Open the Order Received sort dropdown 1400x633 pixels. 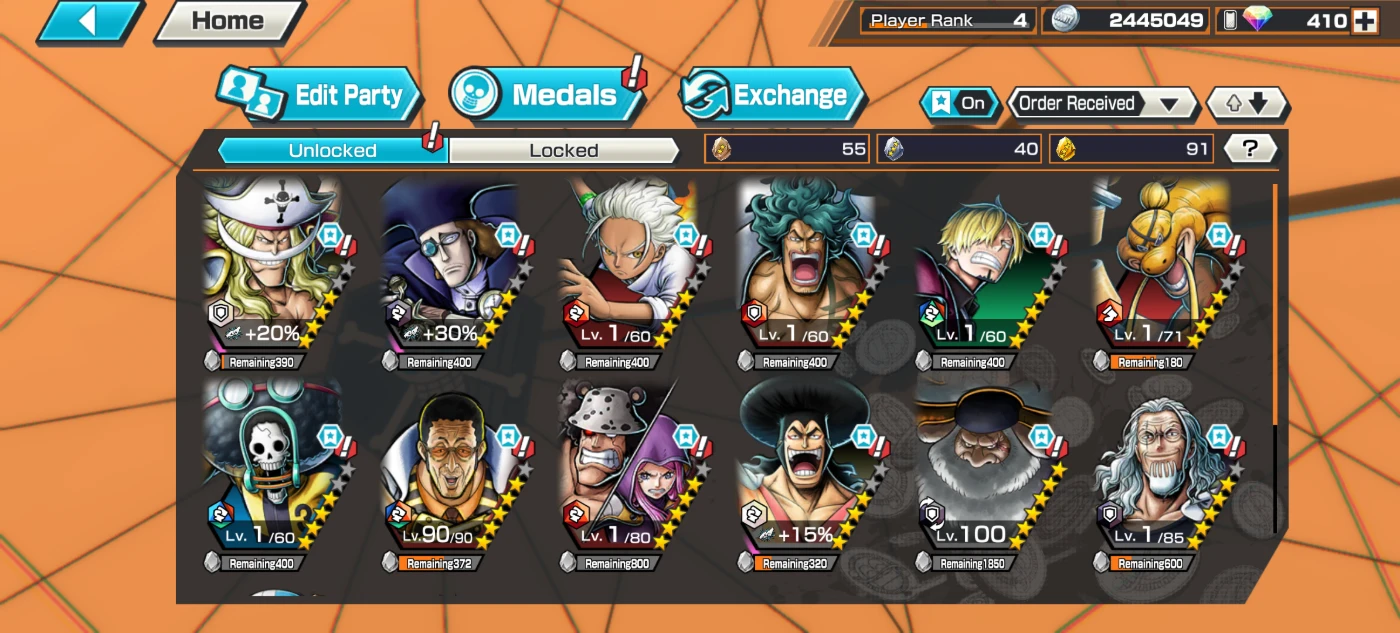click(x=1101, y=103)
